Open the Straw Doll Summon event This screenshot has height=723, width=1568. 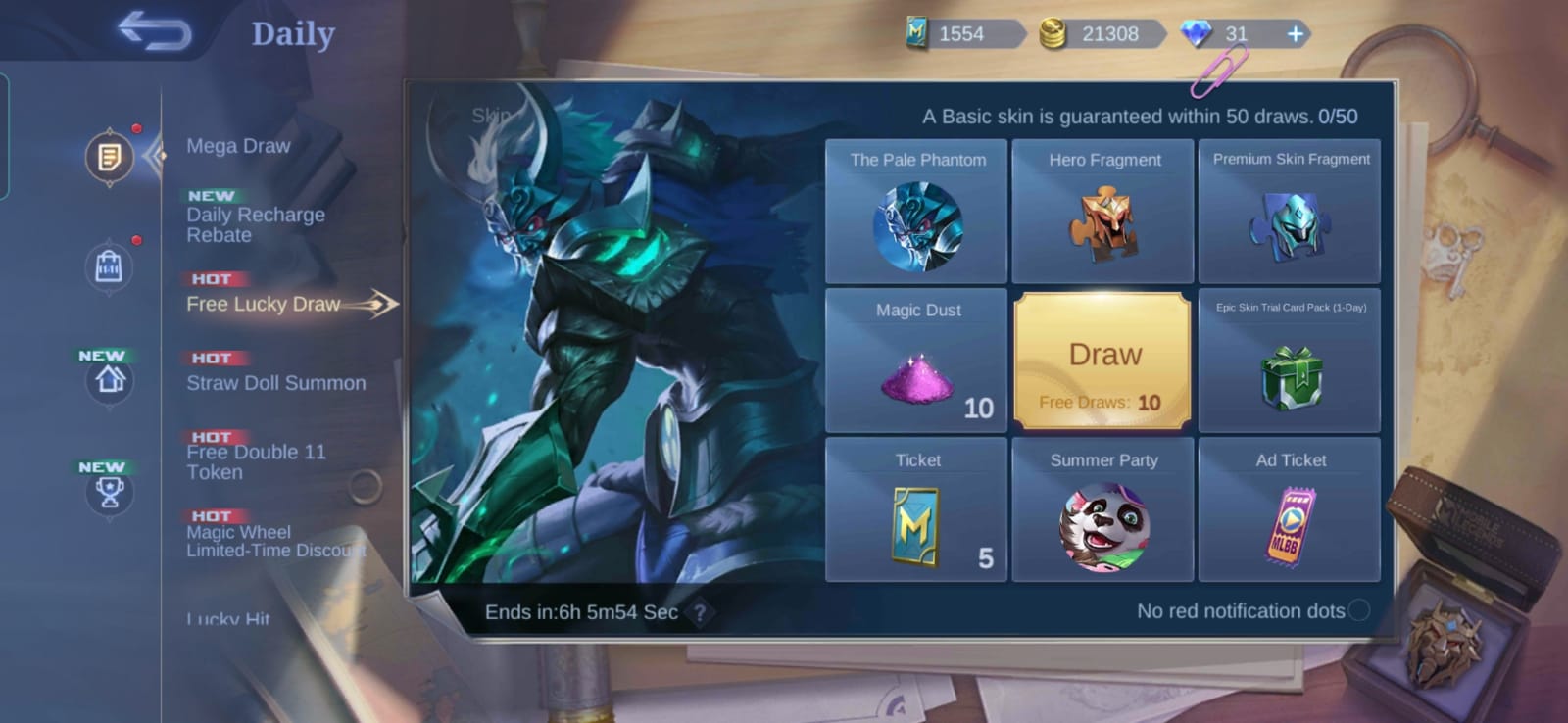tap(275, 383)
